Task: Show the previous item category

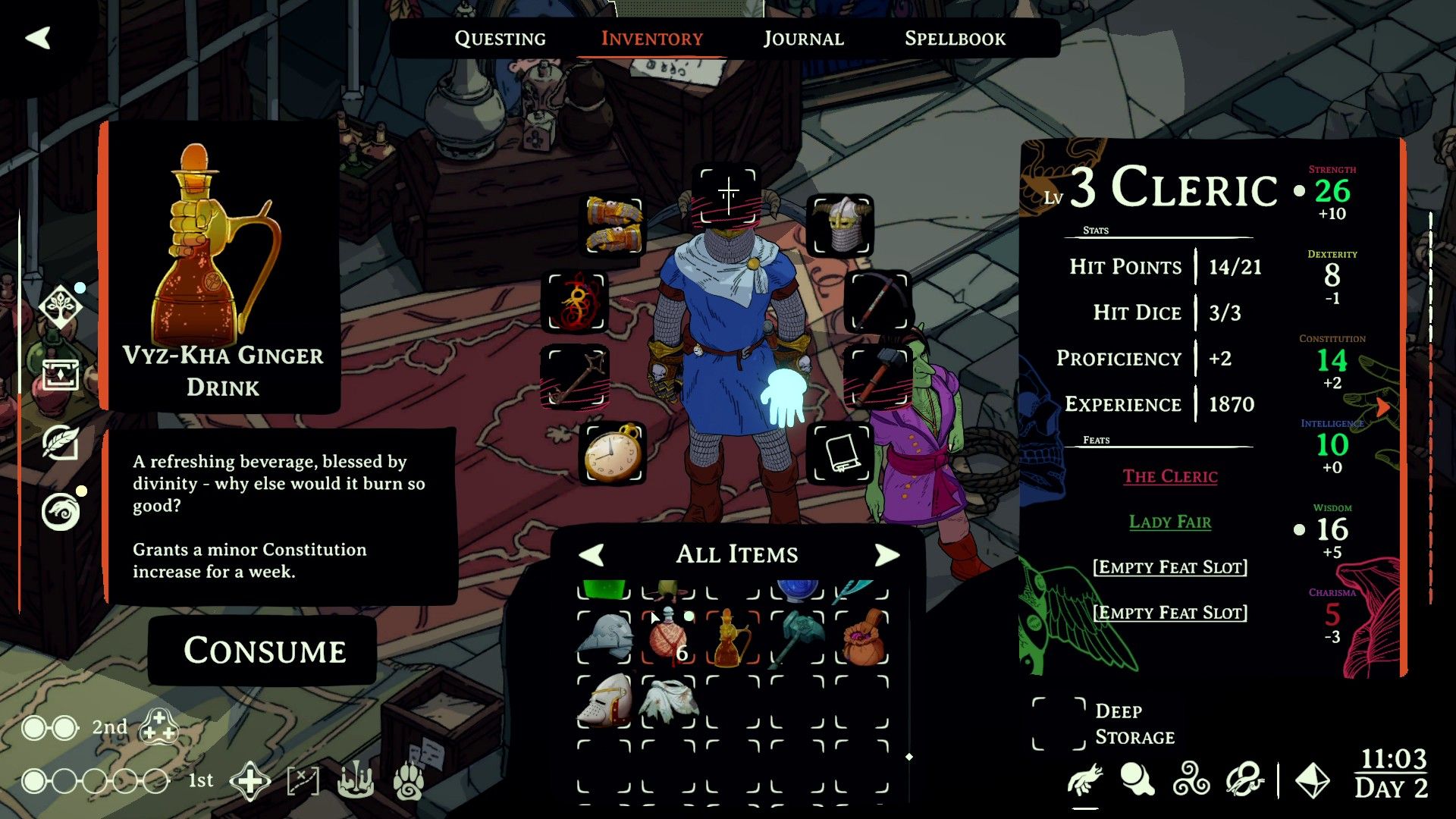Action: tap(591, 554)
